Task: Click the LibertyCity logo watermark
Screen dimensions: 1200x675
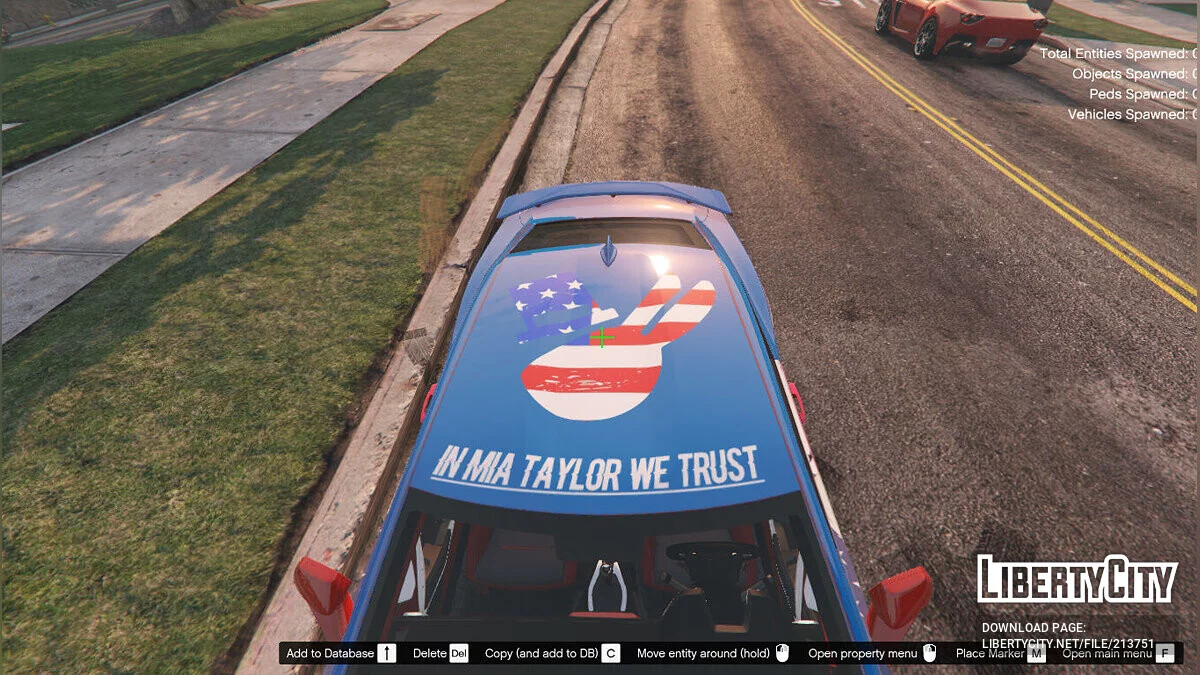Action: point(1076,579)
